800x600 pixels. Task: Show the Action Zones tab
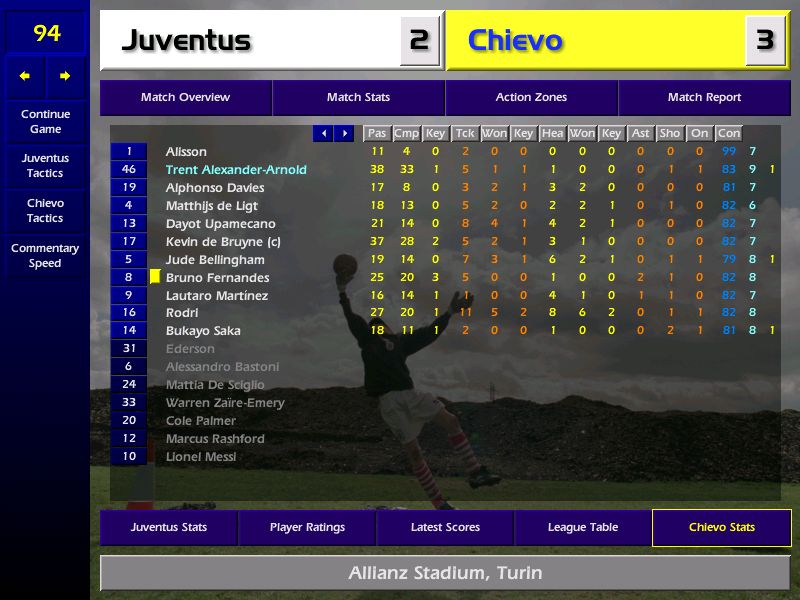tap(531, 98)
